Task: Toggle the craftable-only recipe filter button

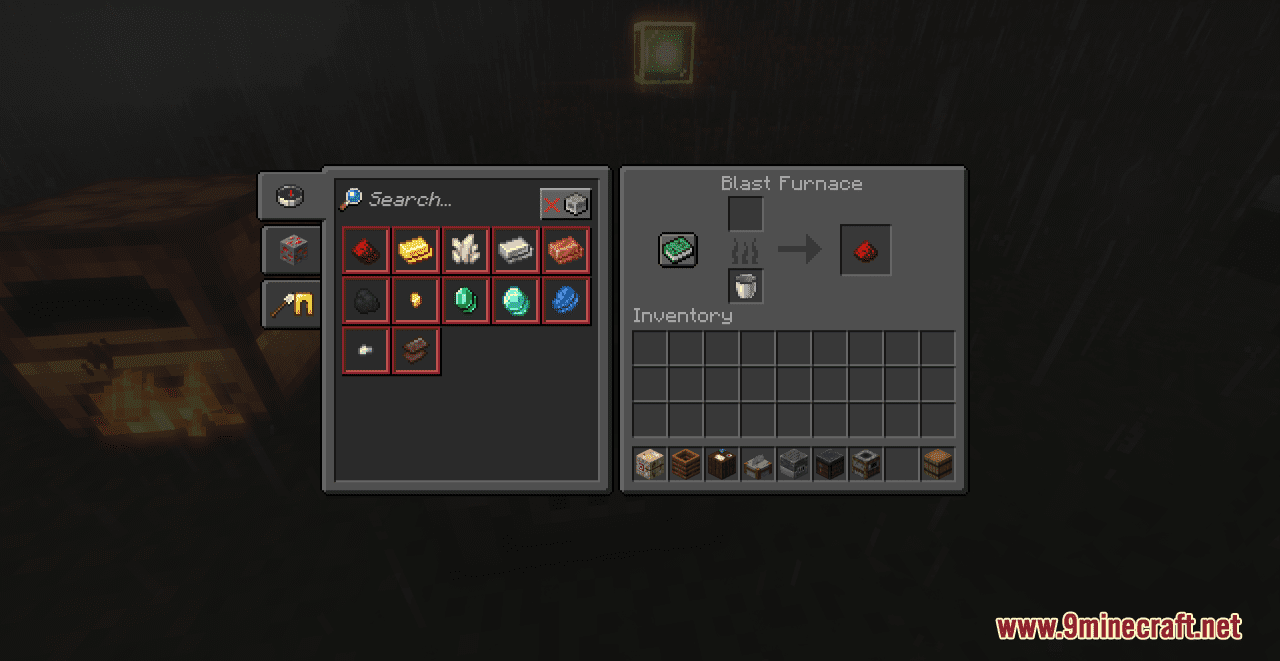Action: (565, 204)
